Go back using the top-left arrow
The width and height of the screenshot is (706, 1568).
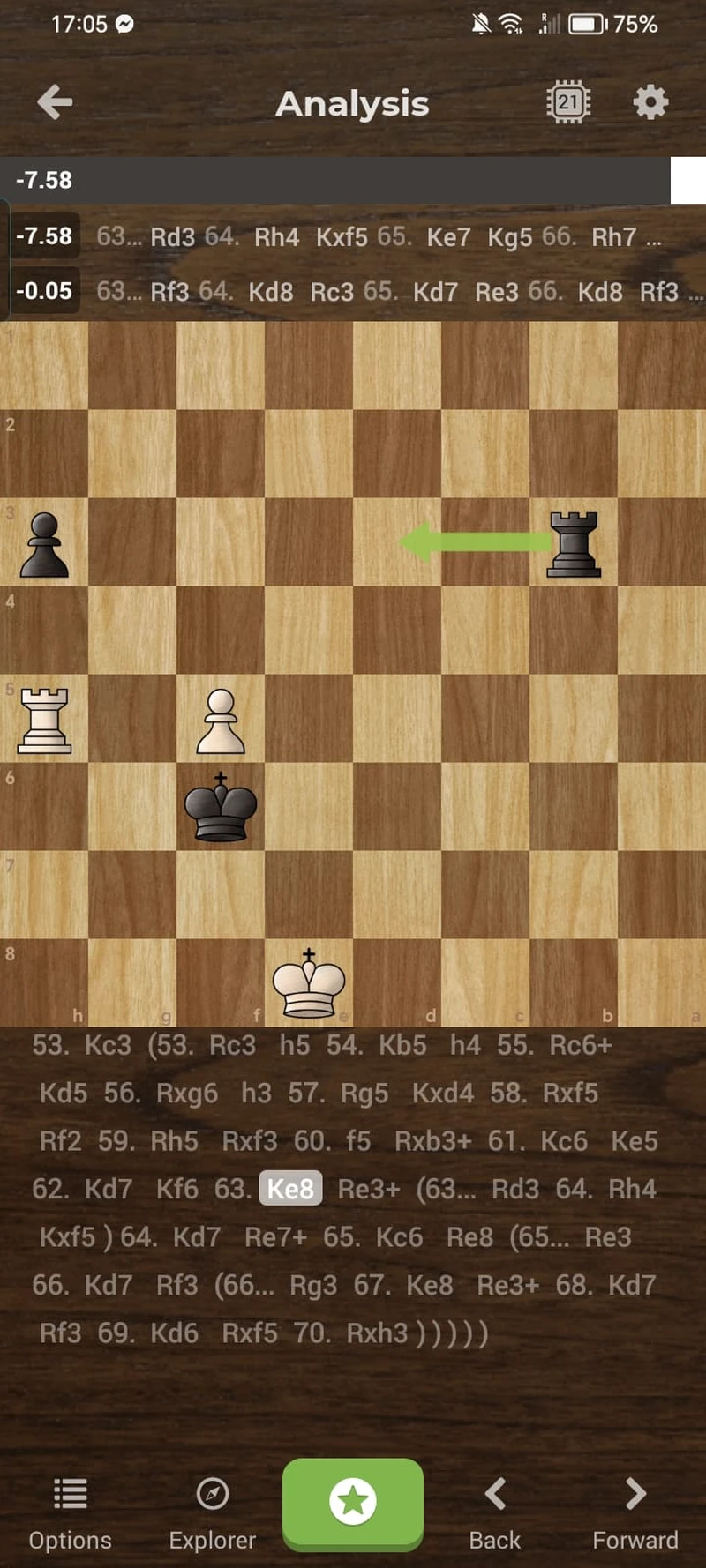[x=55, y=102]
